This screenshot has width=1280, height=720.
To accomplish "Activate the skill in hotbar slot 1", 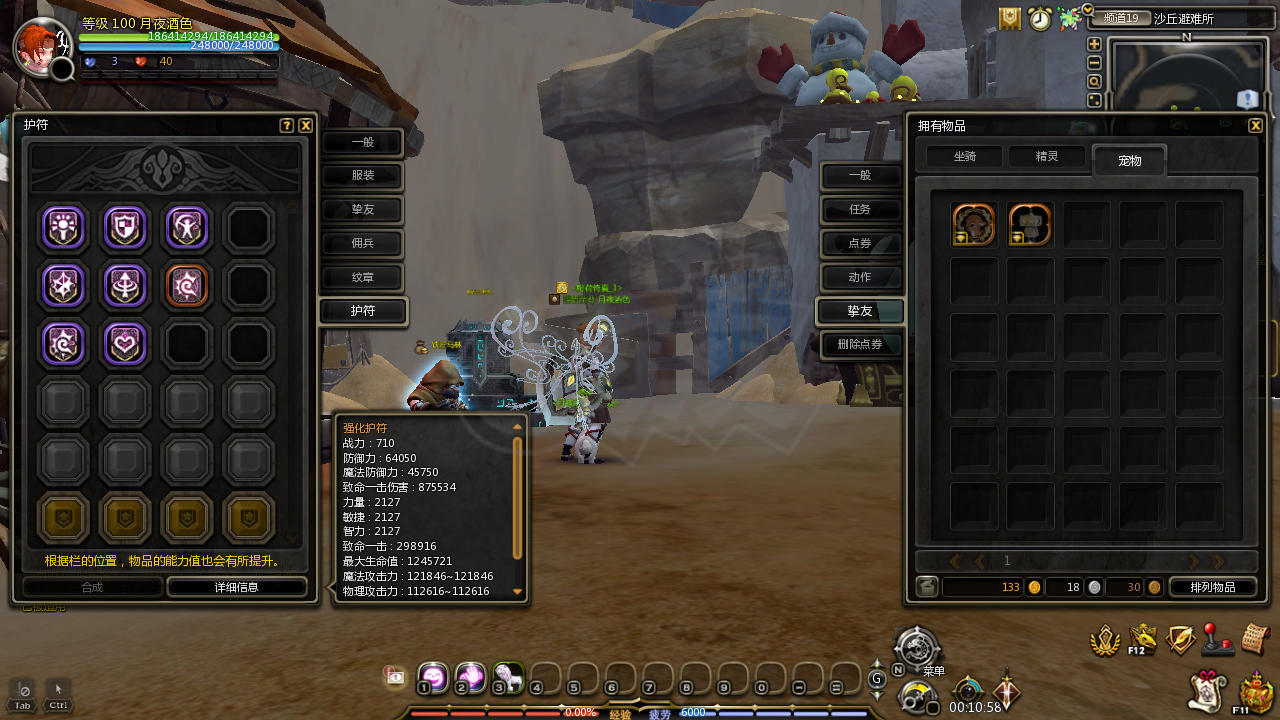I will [432, 677].
